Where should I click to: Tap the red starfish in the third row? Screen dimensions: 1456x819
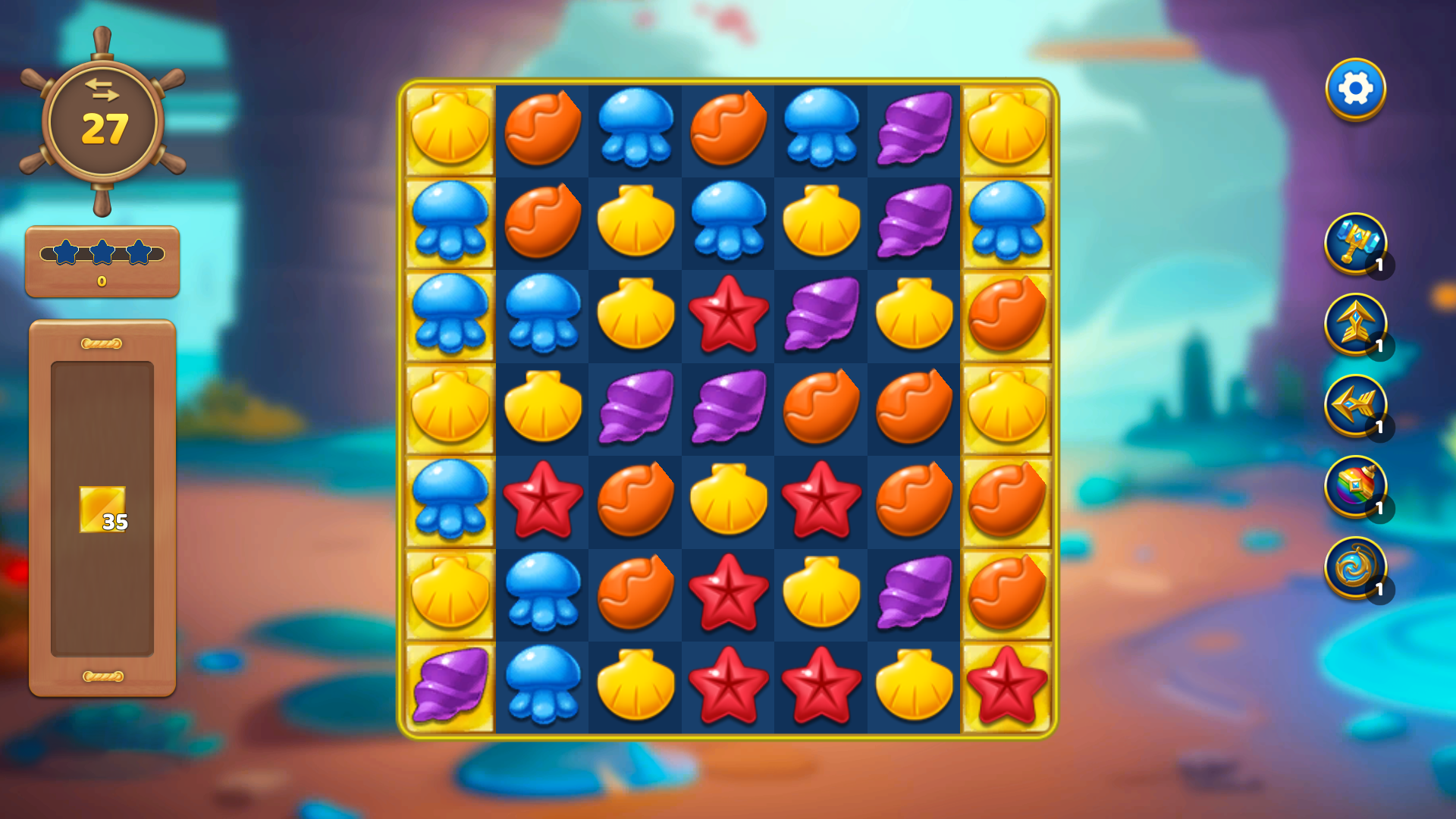729,315
